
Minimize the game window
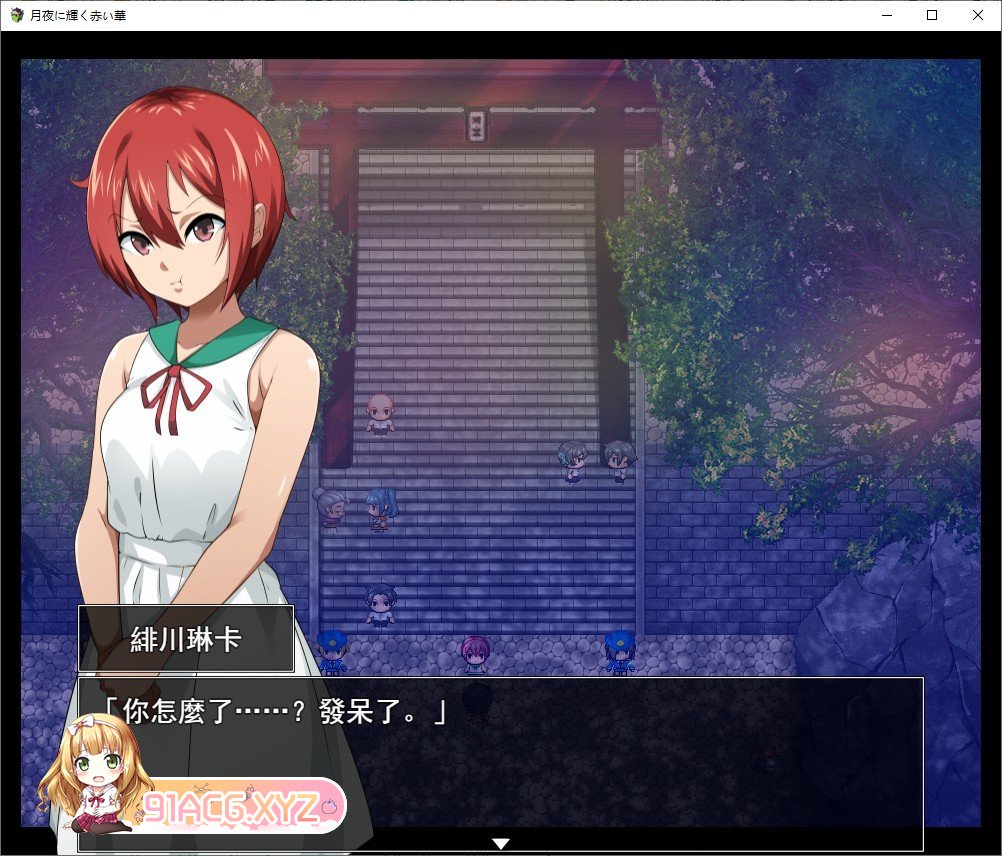pyautogui.click(x=886, y=15)
